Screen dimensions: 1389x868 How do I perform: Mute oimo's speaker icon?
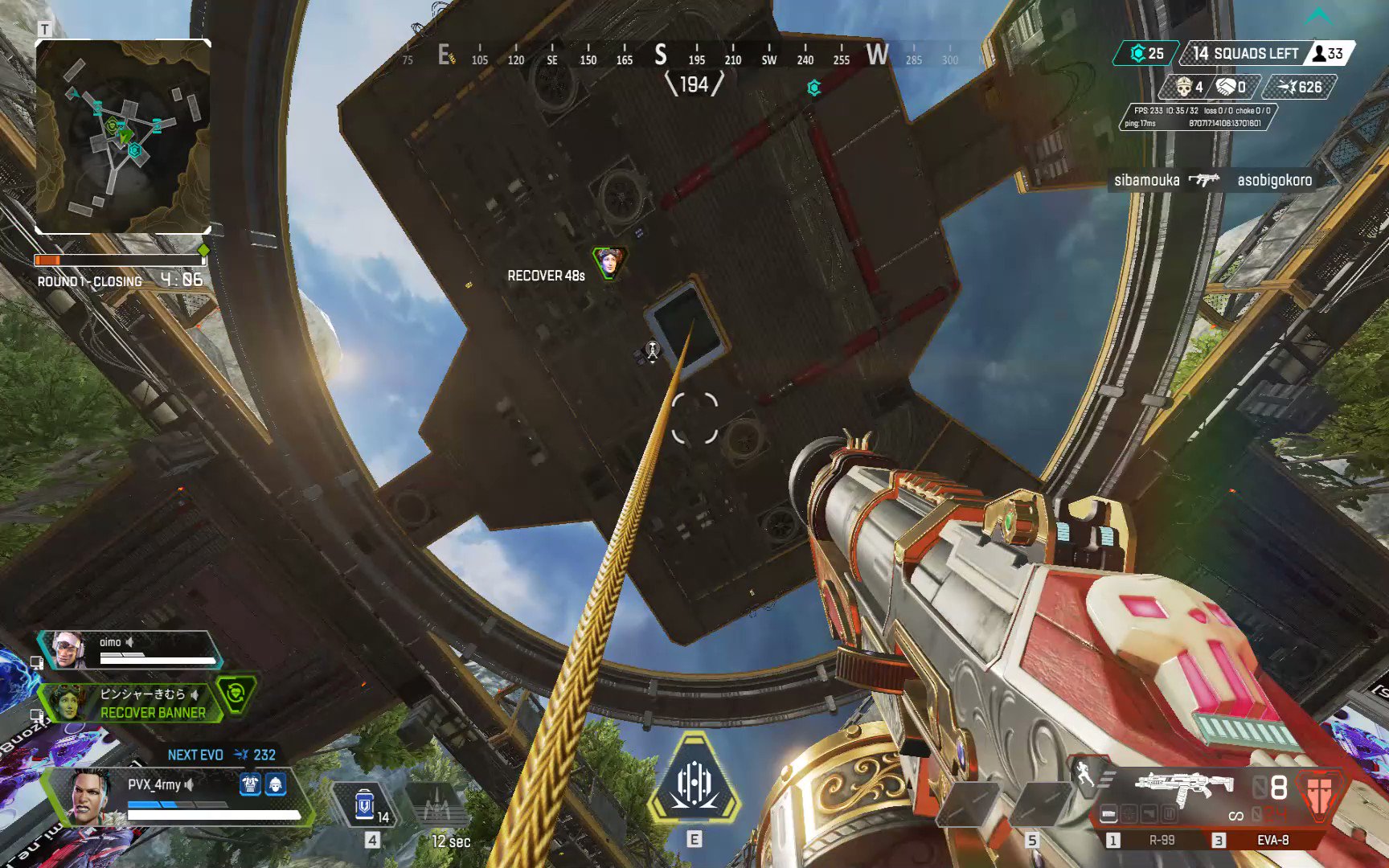click(129, 642)
